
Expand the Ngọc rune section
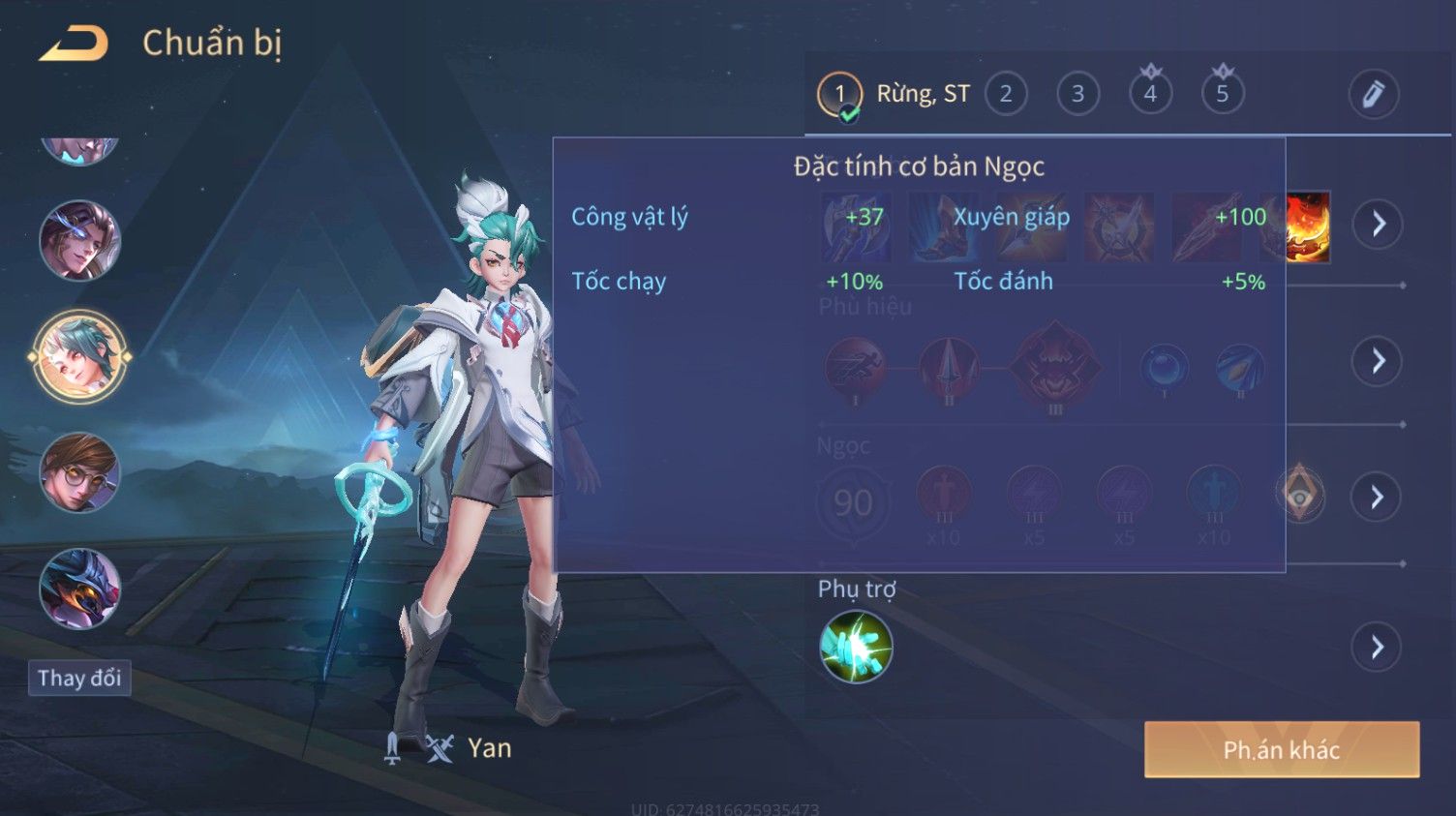1378,498
